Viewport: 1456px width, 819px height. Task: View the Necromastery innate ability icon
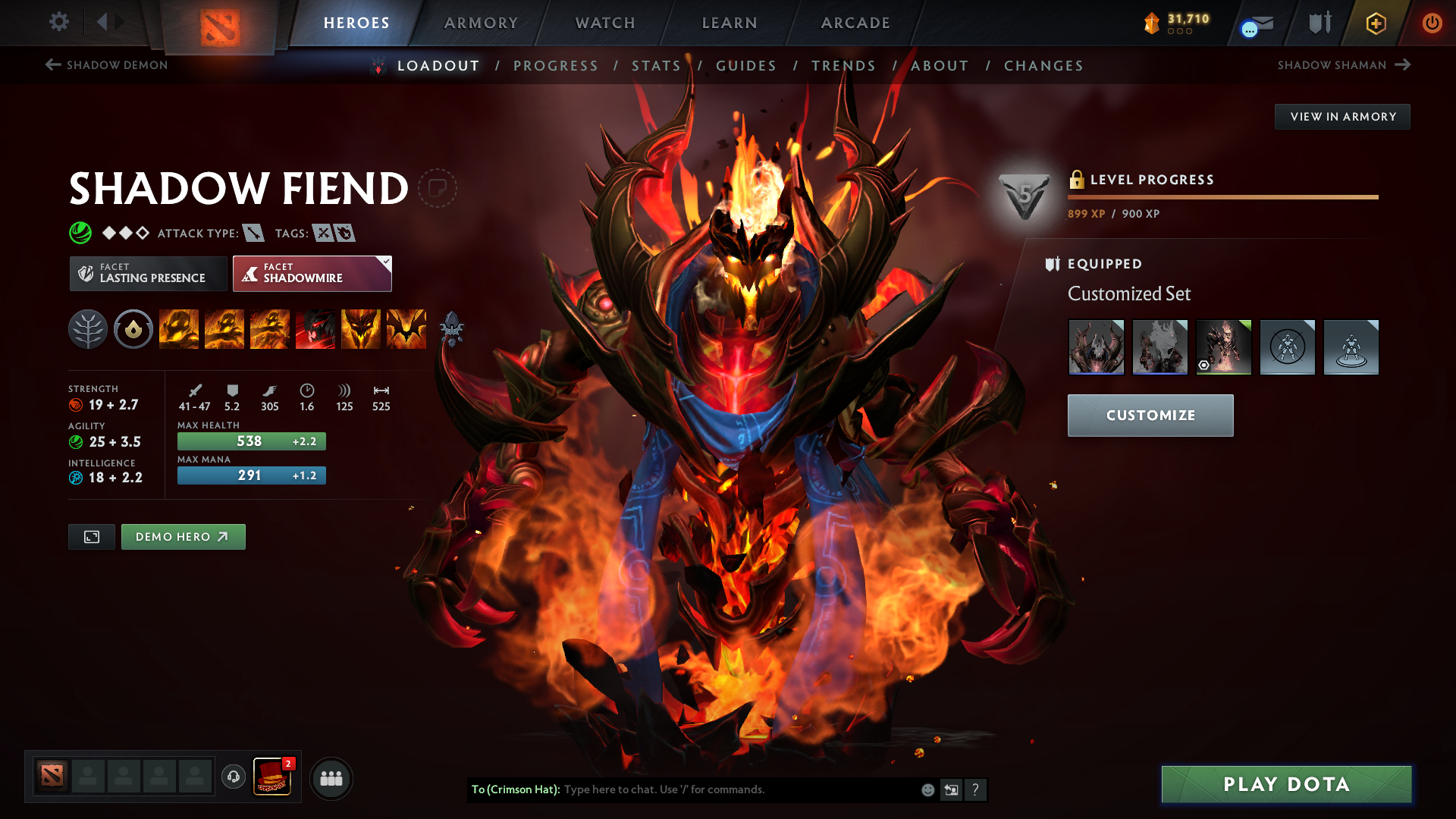click(x=361, y=329)
